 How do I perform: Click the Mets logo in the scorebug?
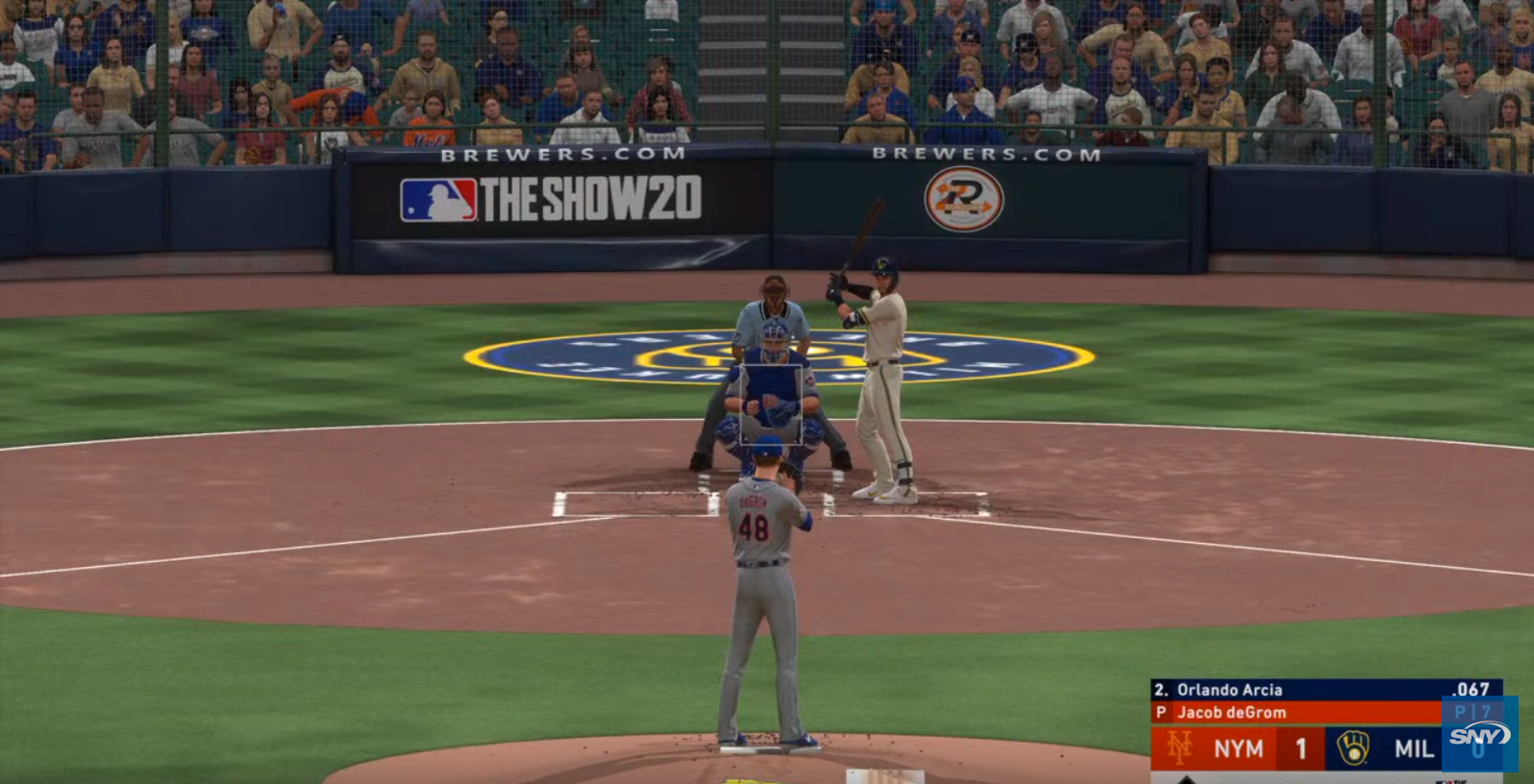pos(1179,747)
